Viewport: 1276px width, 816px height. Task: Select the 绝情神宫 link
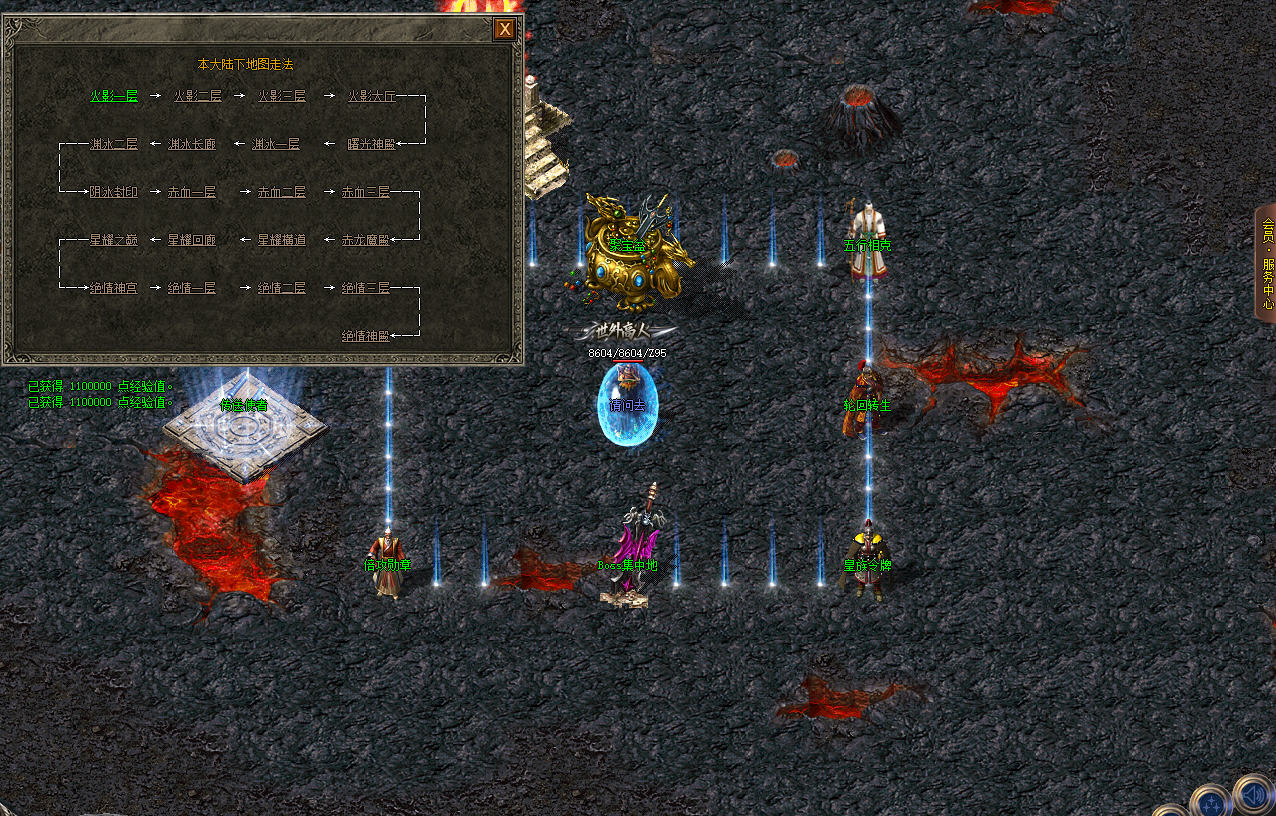pos(114,288)
